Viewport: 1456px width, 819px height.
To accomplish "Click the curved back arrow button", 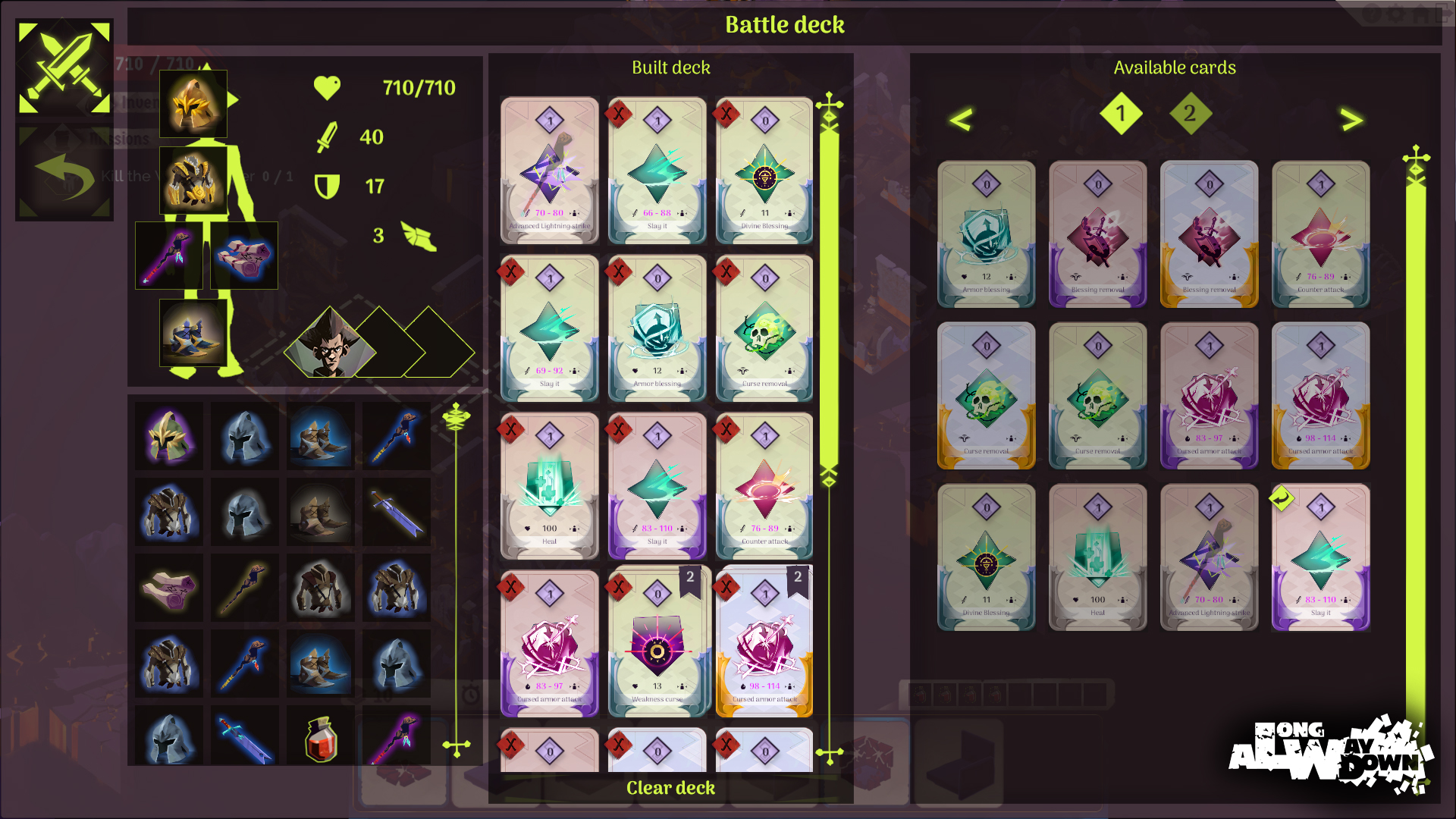I will (x=64, y=174).
